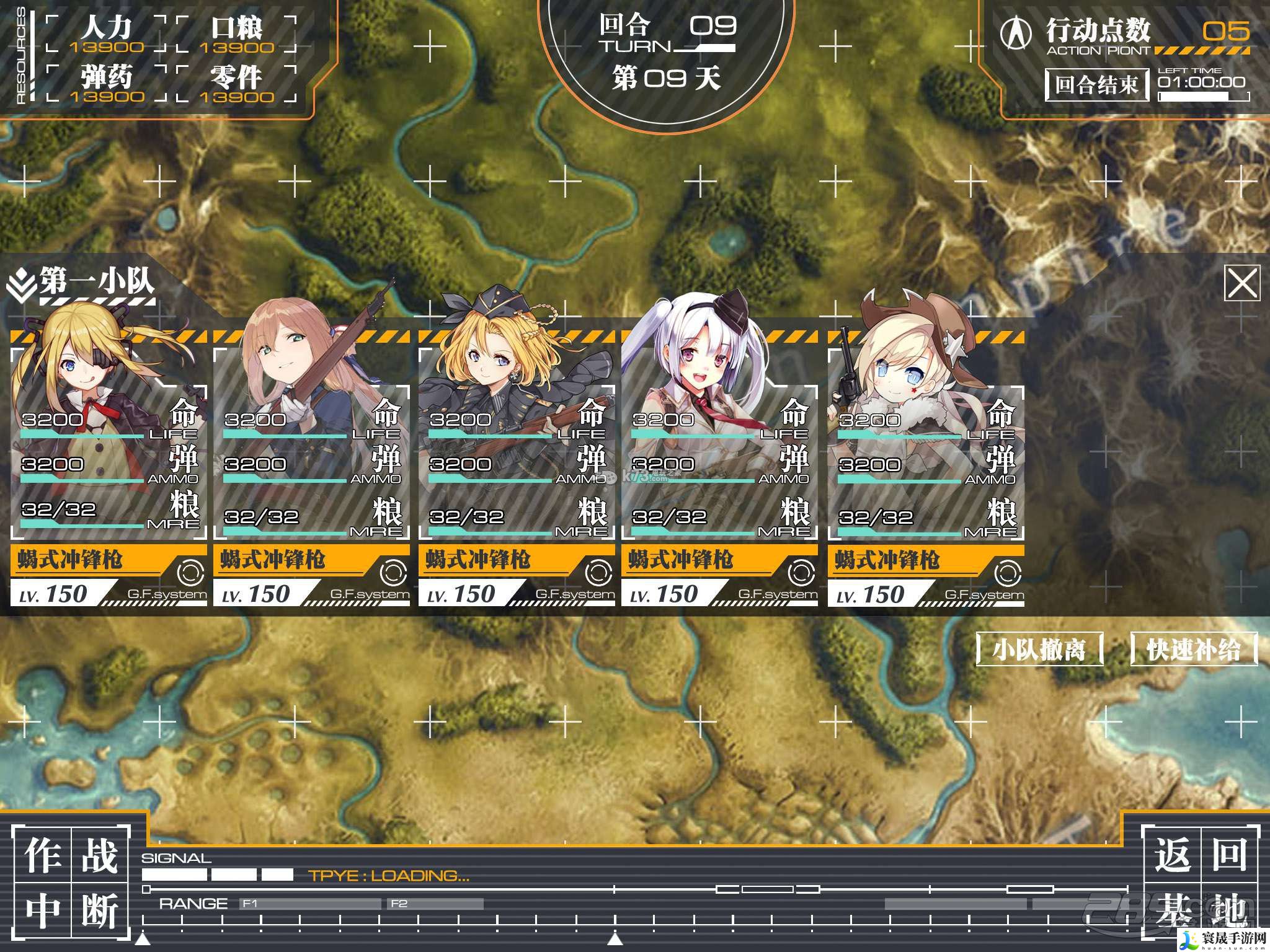Abort the operation with 作战中断
This screenshot has width=1270, height=952.
(x=71, y=881)
